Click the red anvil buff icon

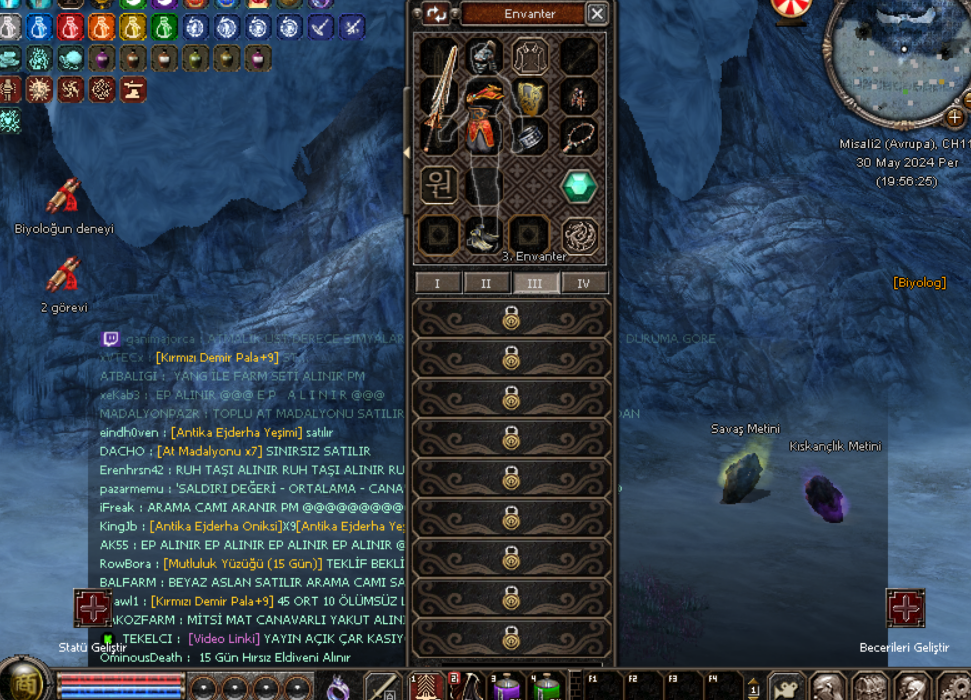pos(132,90)
